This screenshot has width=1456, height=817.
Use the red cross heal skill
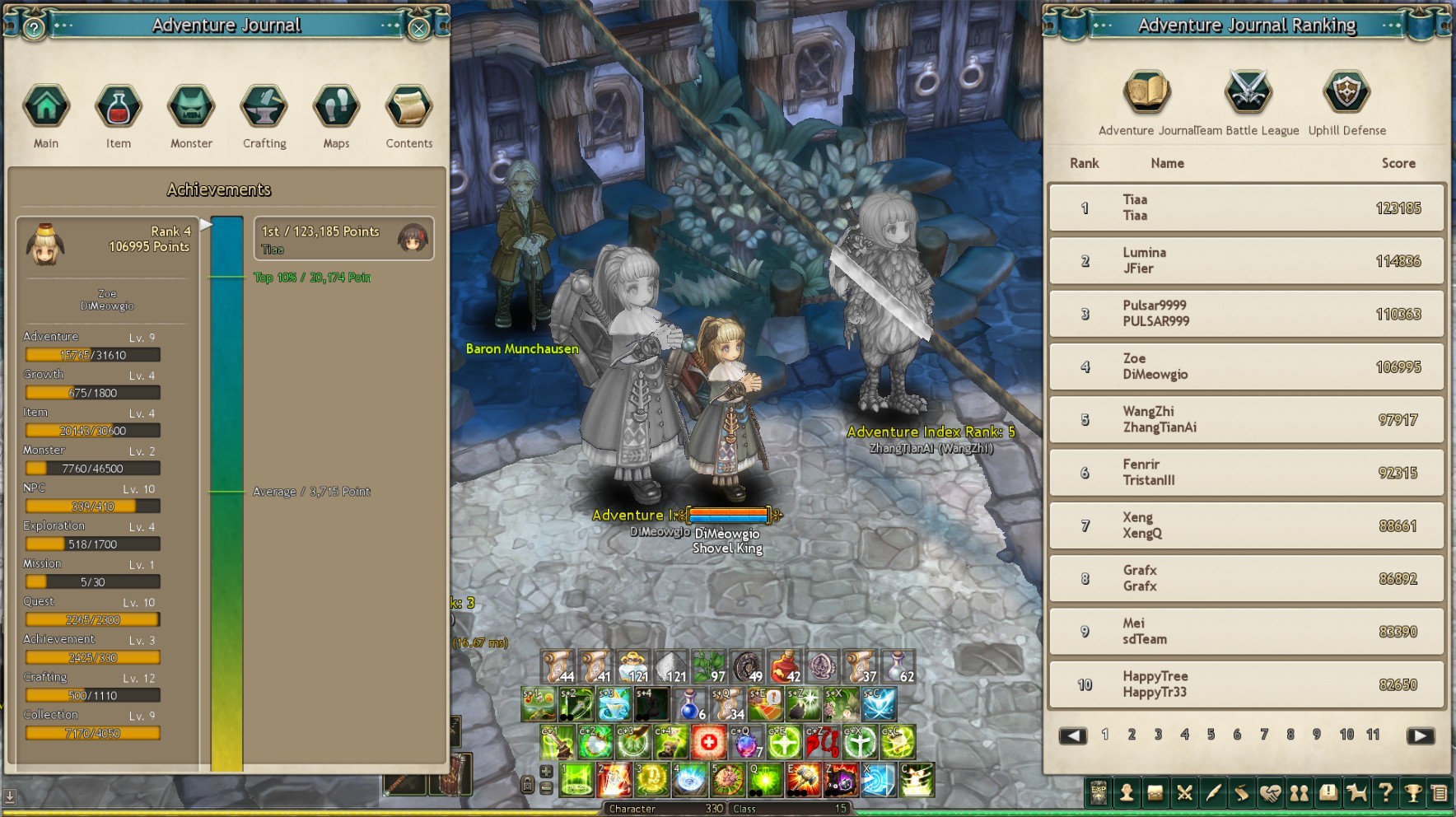(x=708, y=743)
